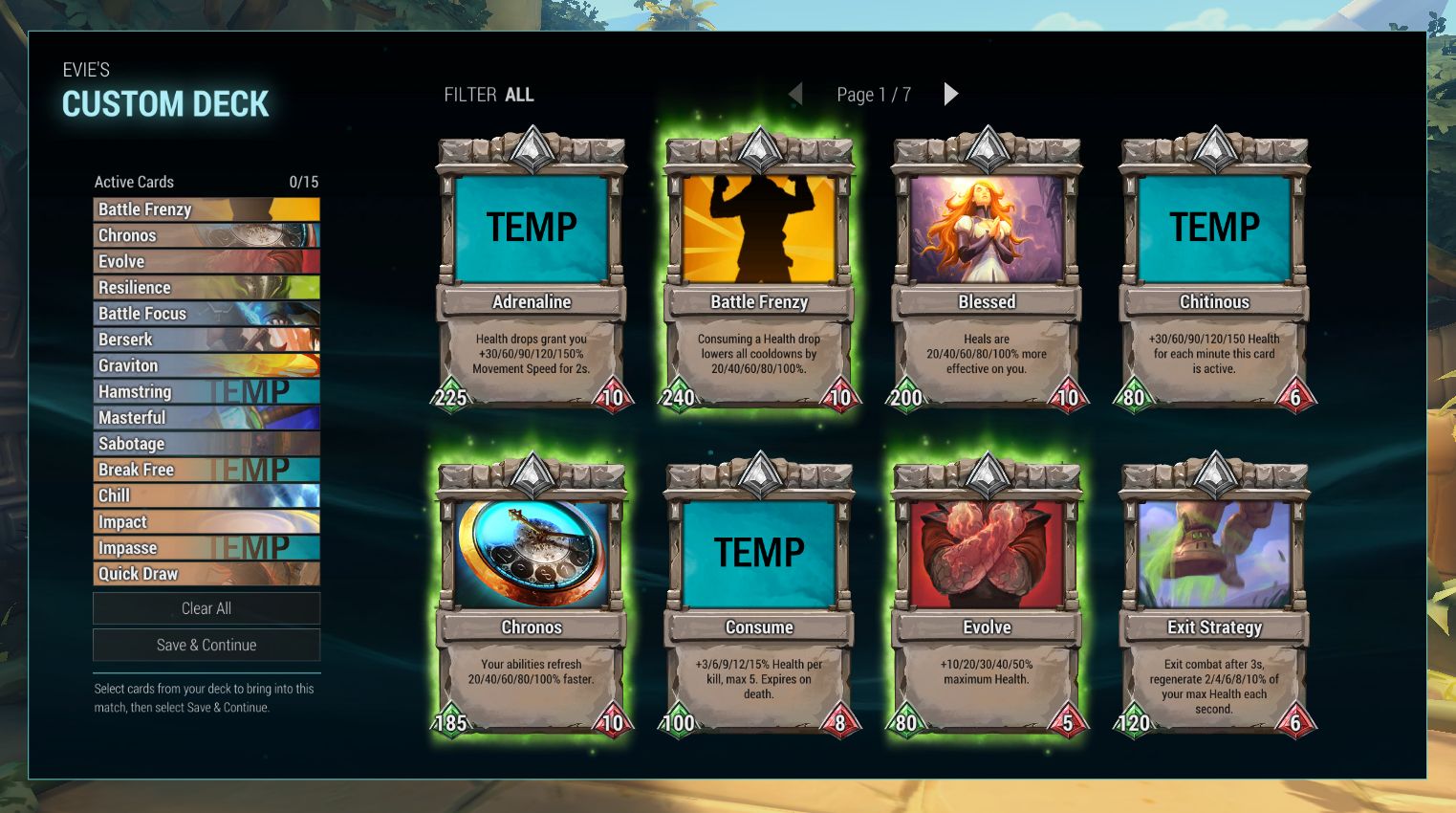This screenshot has width=1456, height=813.
Task: Select Berserk in the deck list
Action: (x=206, y=340)
